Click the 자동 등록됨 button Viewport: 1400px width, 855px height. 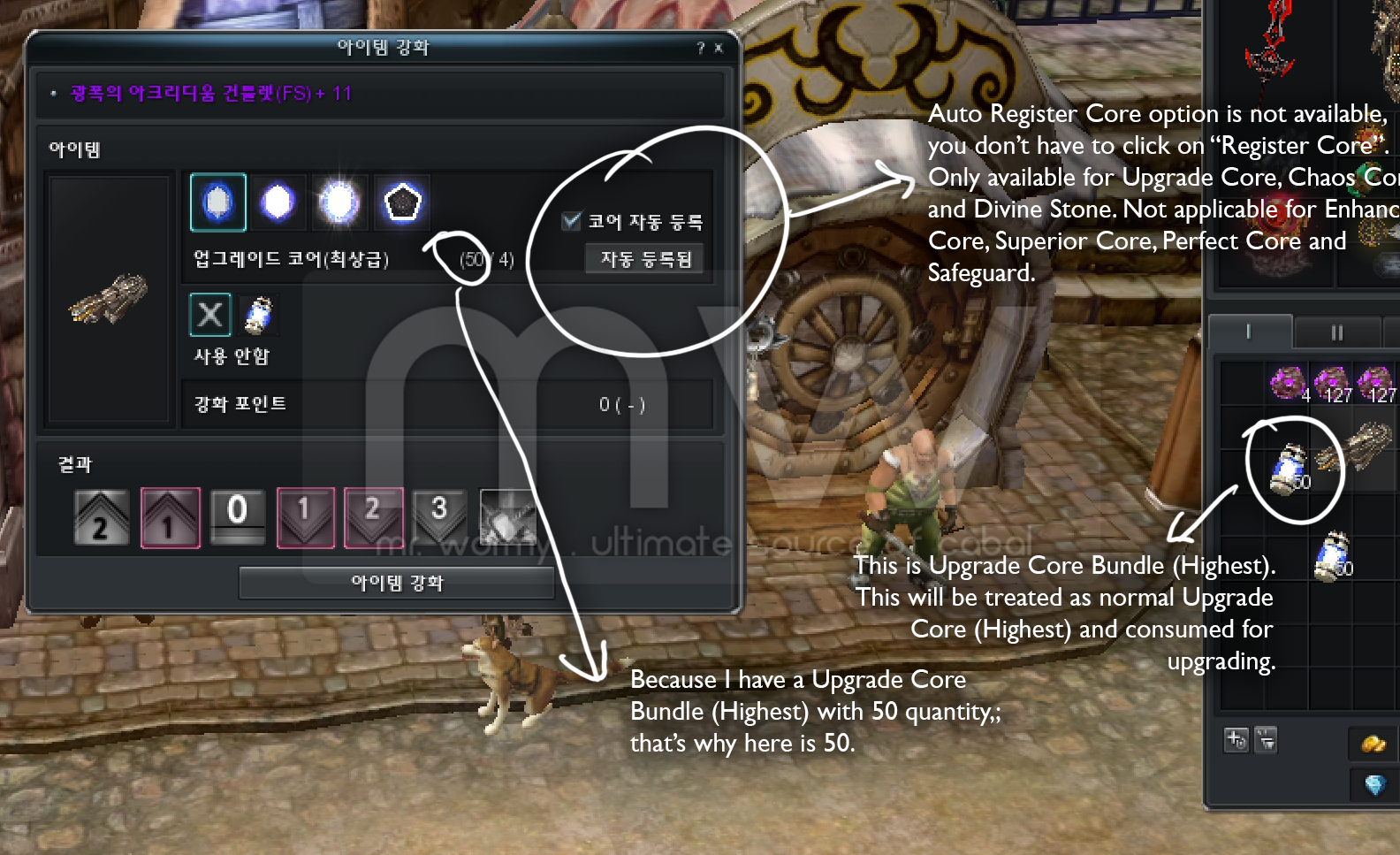tap(645, 259)
